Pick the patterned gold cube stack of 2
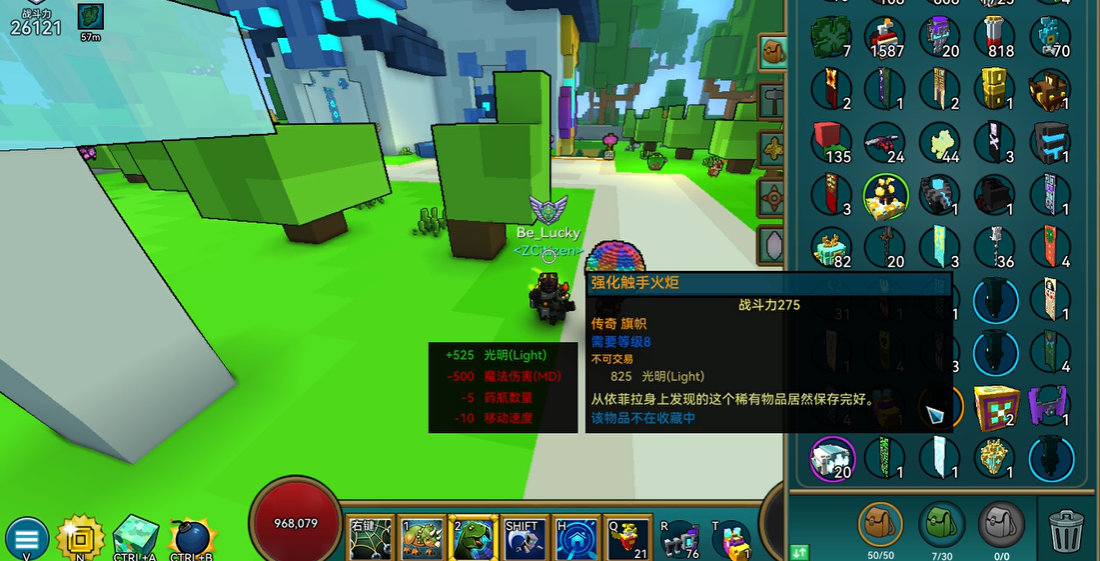This screenshot has height=561, width=1100. 995,406
